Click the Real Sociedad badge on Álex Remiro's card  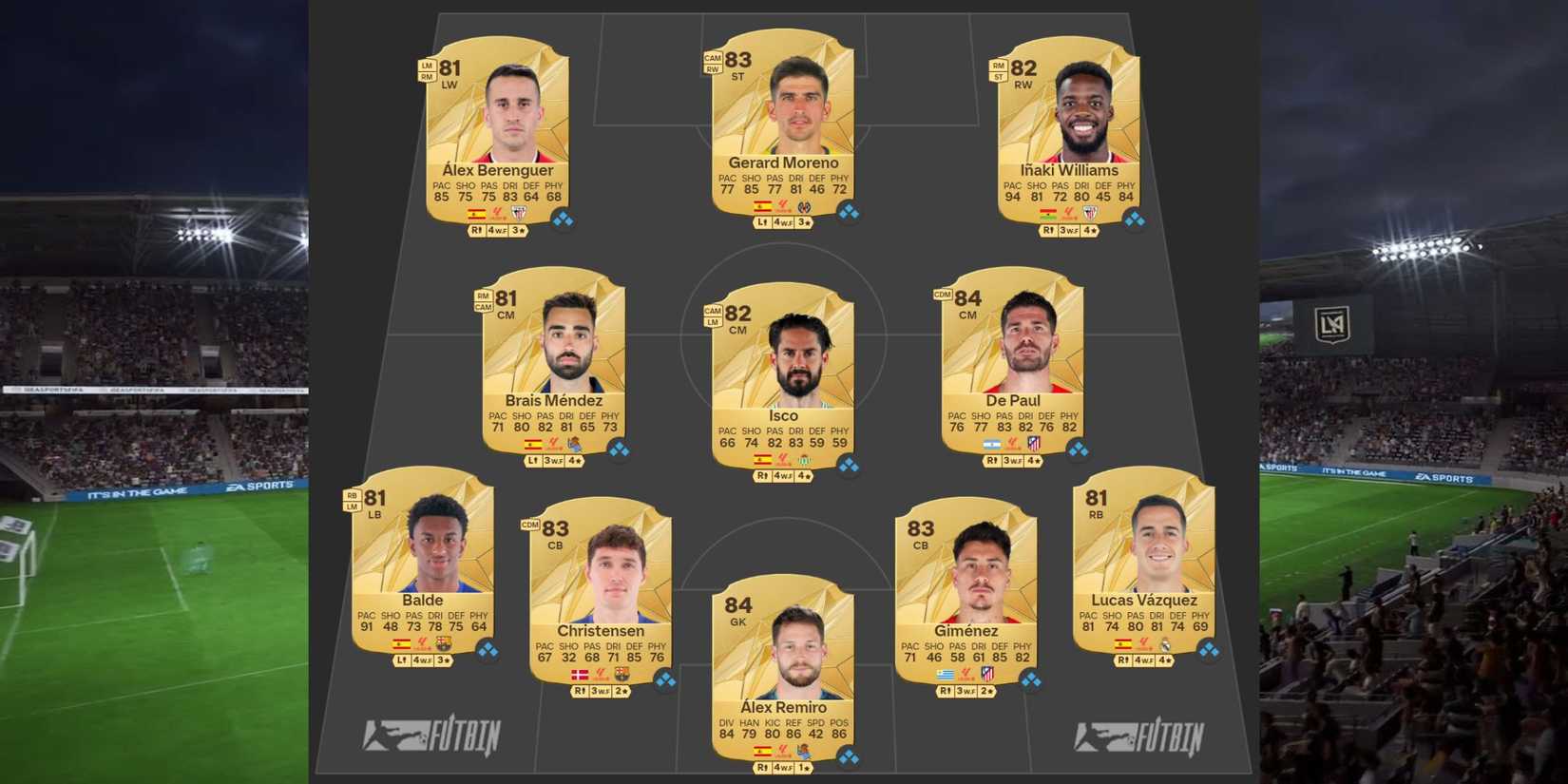(x=803, y=751)
